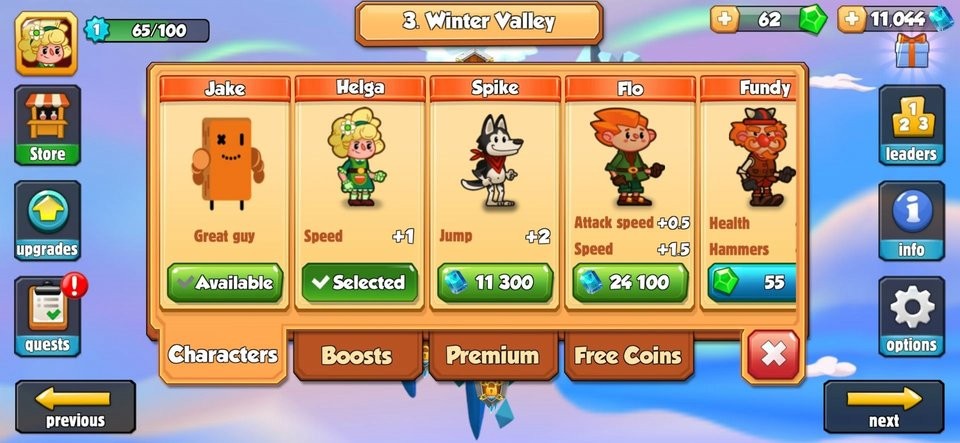Image resolution: width=960 pixels, height=443 pixels.
Task: Buy Fundy for 55 gems
Action: pyautogui.click(x=753, y=282)
